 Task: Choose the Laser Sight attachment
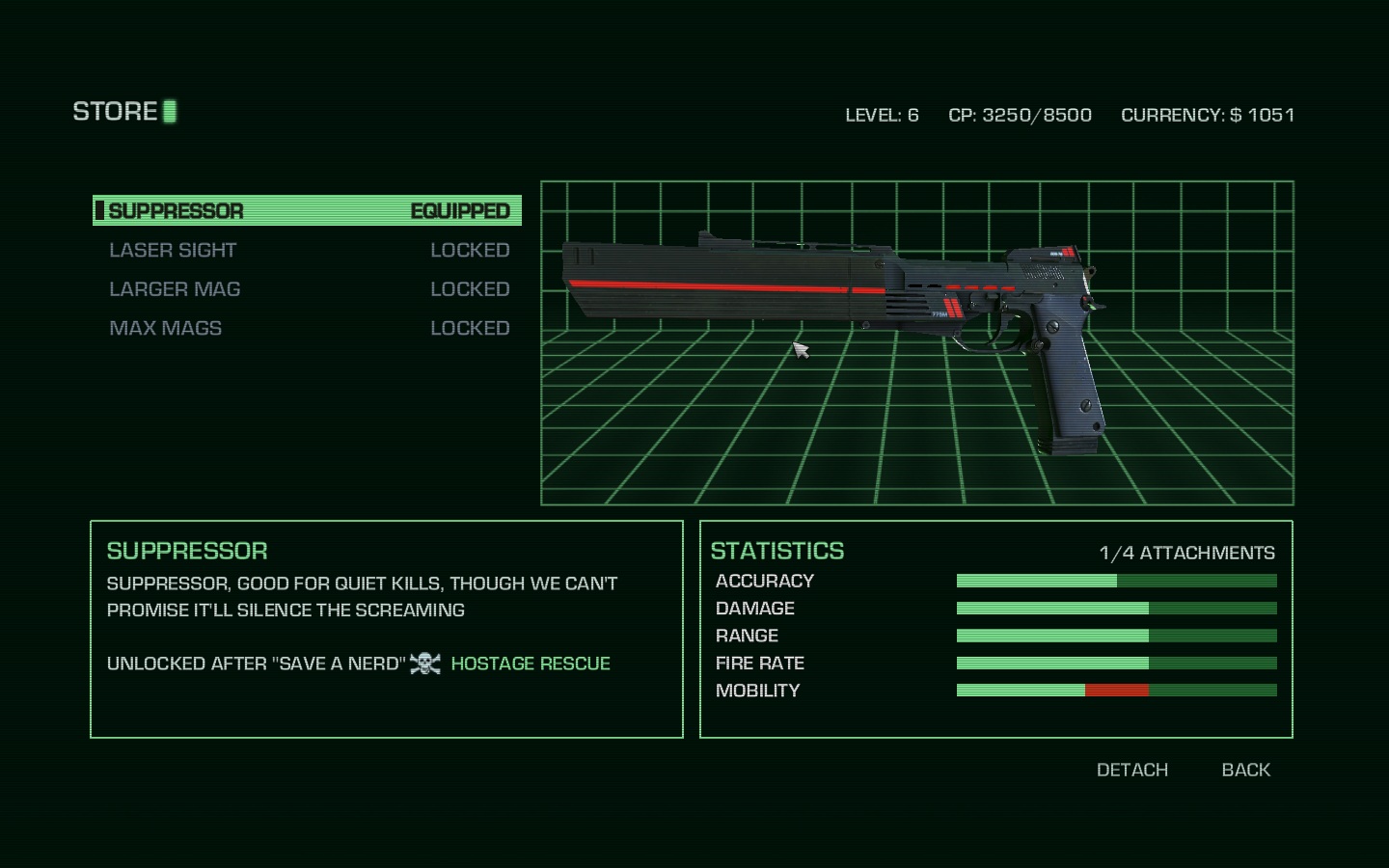point(307,250)
